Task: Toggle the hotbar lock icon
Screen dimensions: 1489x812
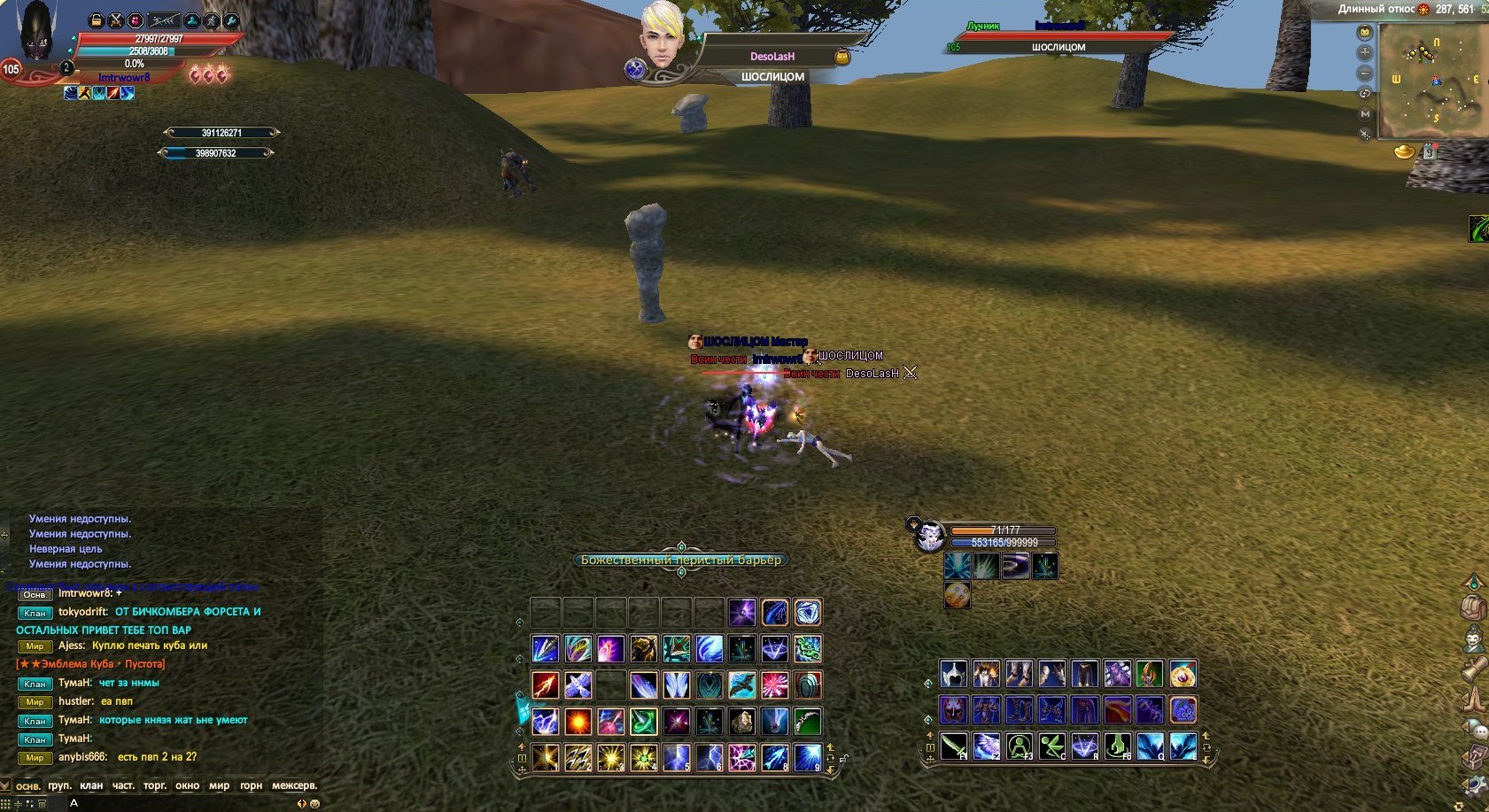Action: 844,758
